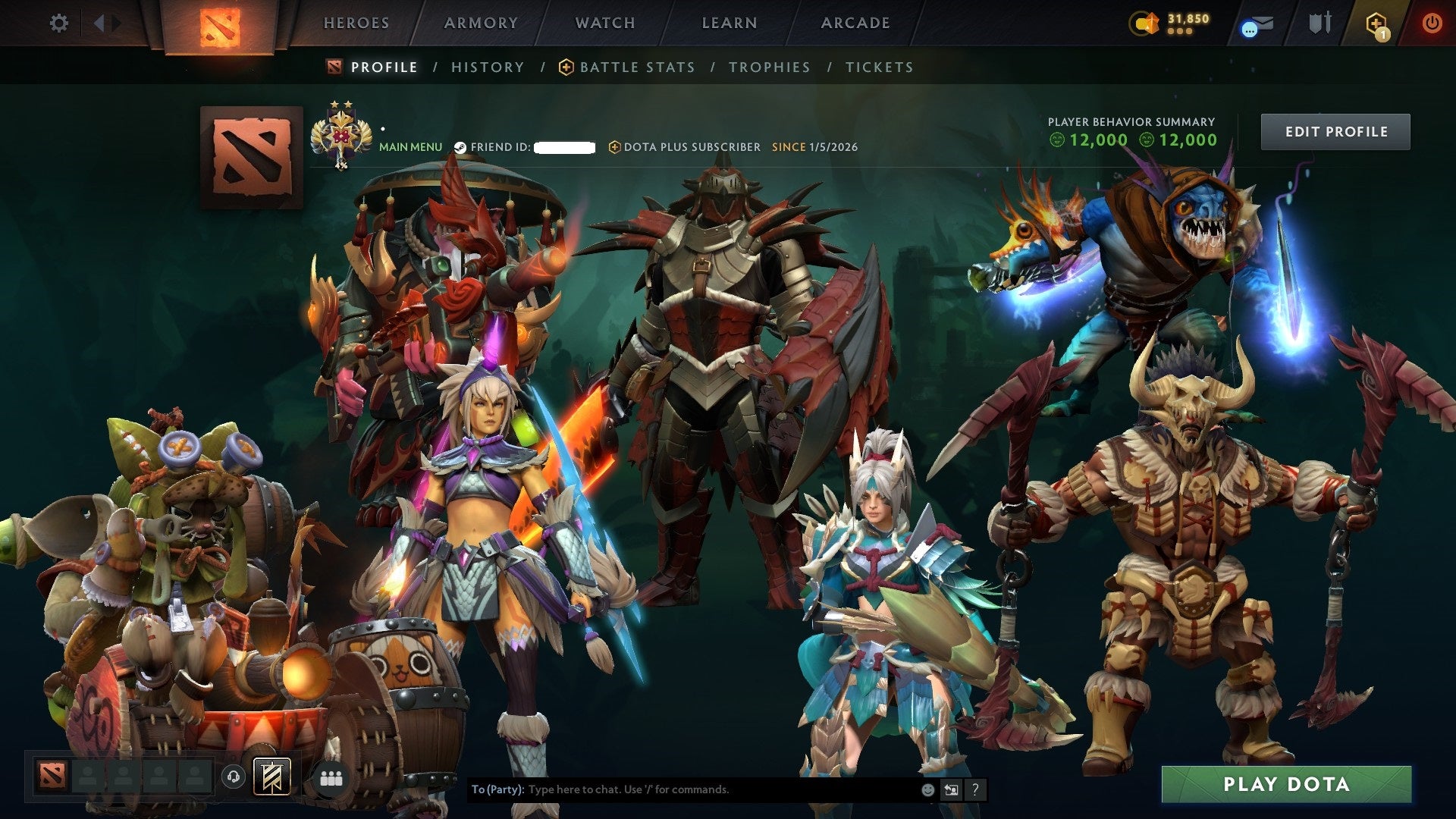The width and height of the screenshot is (1456, 819).
Task: Open the settings gear icon
Action: pos(58,23)
